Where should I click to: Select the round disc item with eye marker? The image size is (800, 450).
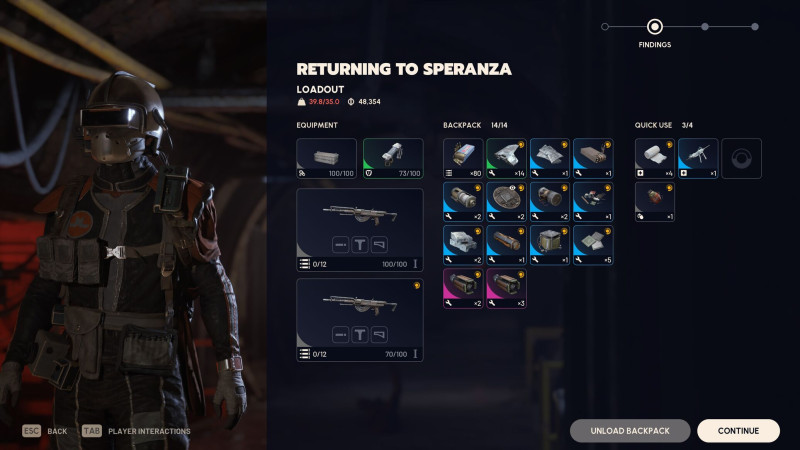pyautogui.click(x=506, y=201)
